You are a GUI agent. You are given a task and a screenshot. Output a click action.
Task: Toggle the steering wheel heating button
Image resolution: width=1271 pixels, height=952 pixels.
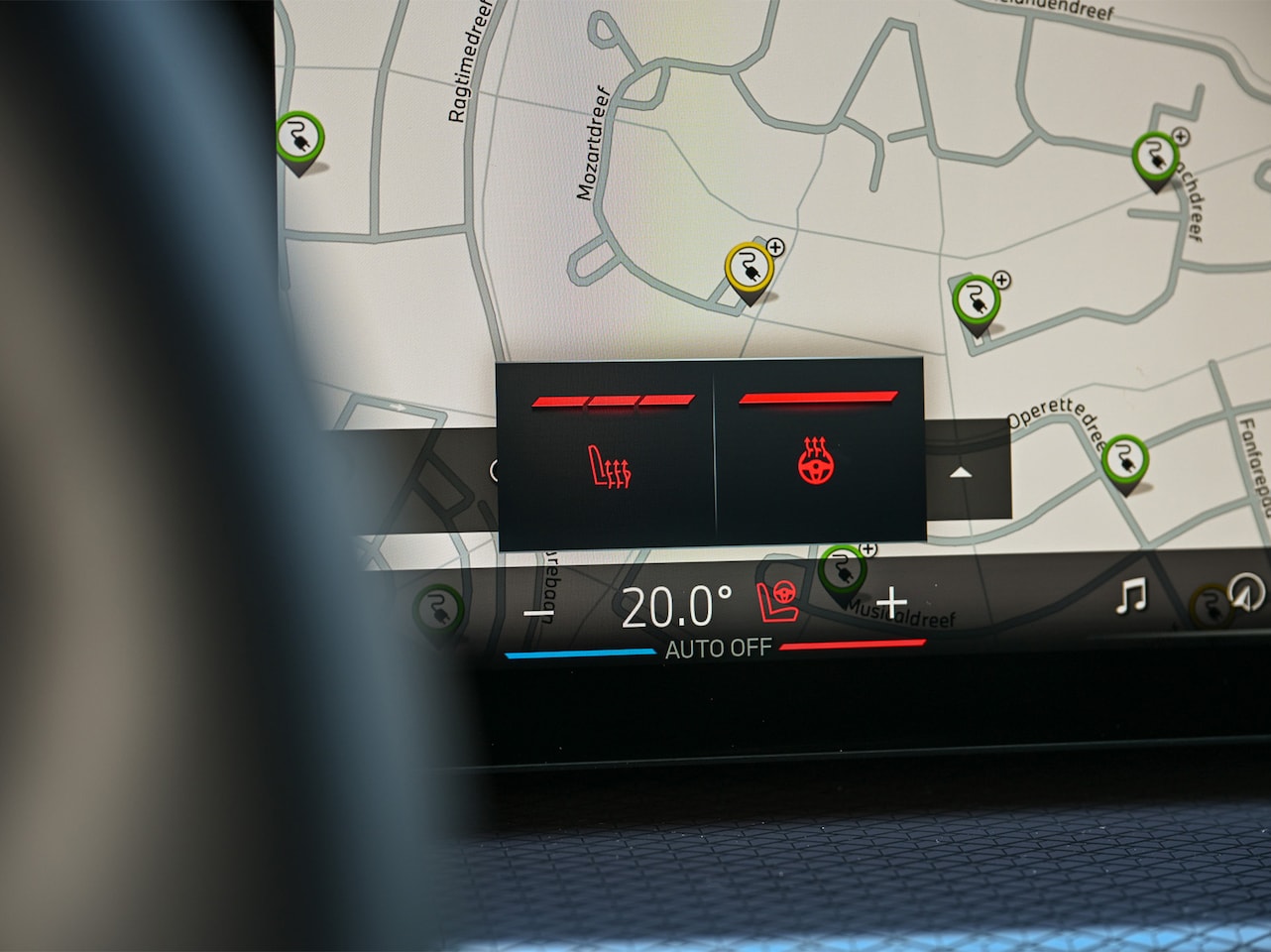click(816, 462)
